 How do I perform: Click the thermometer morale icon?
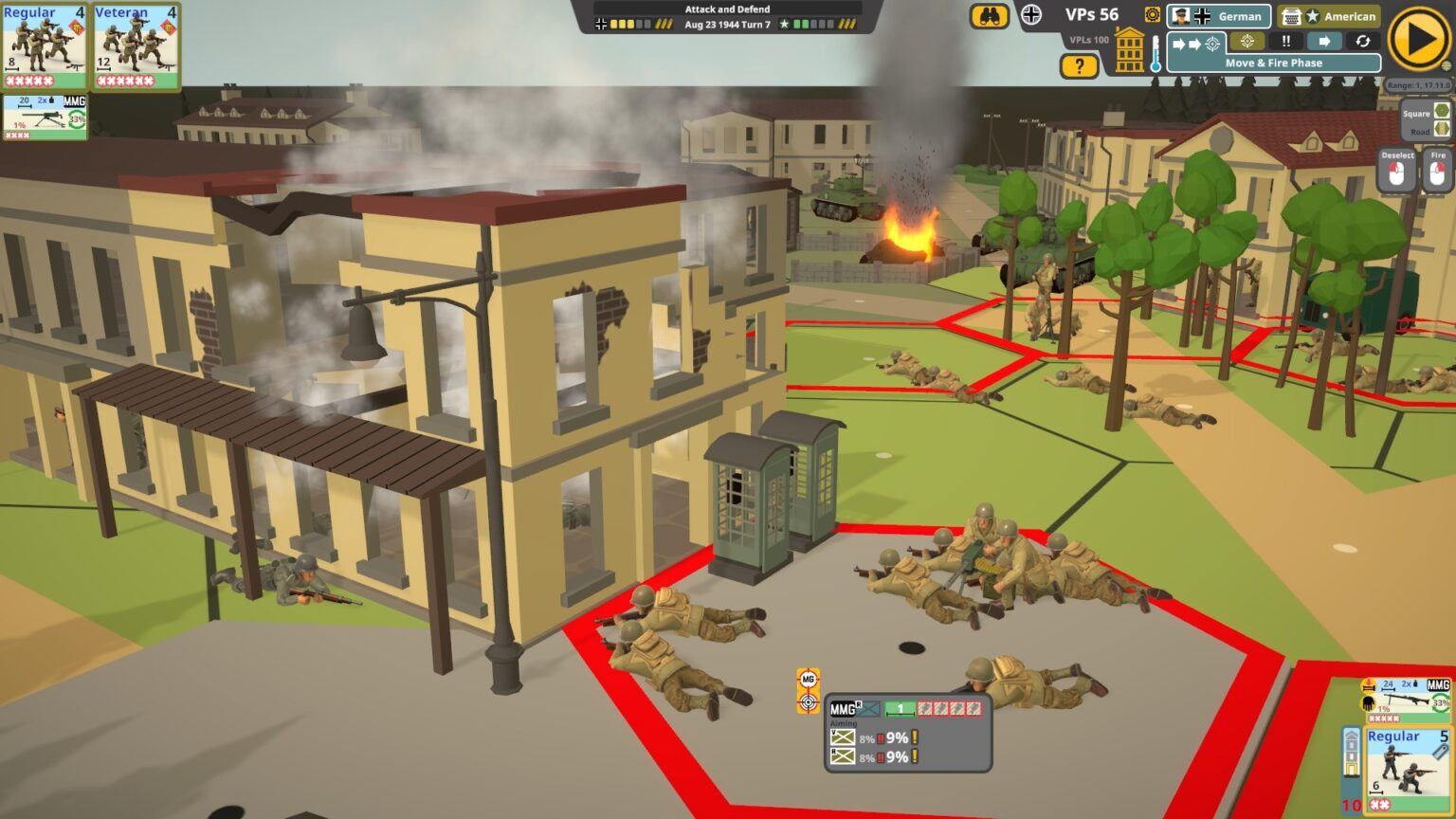coord(1154,52)
